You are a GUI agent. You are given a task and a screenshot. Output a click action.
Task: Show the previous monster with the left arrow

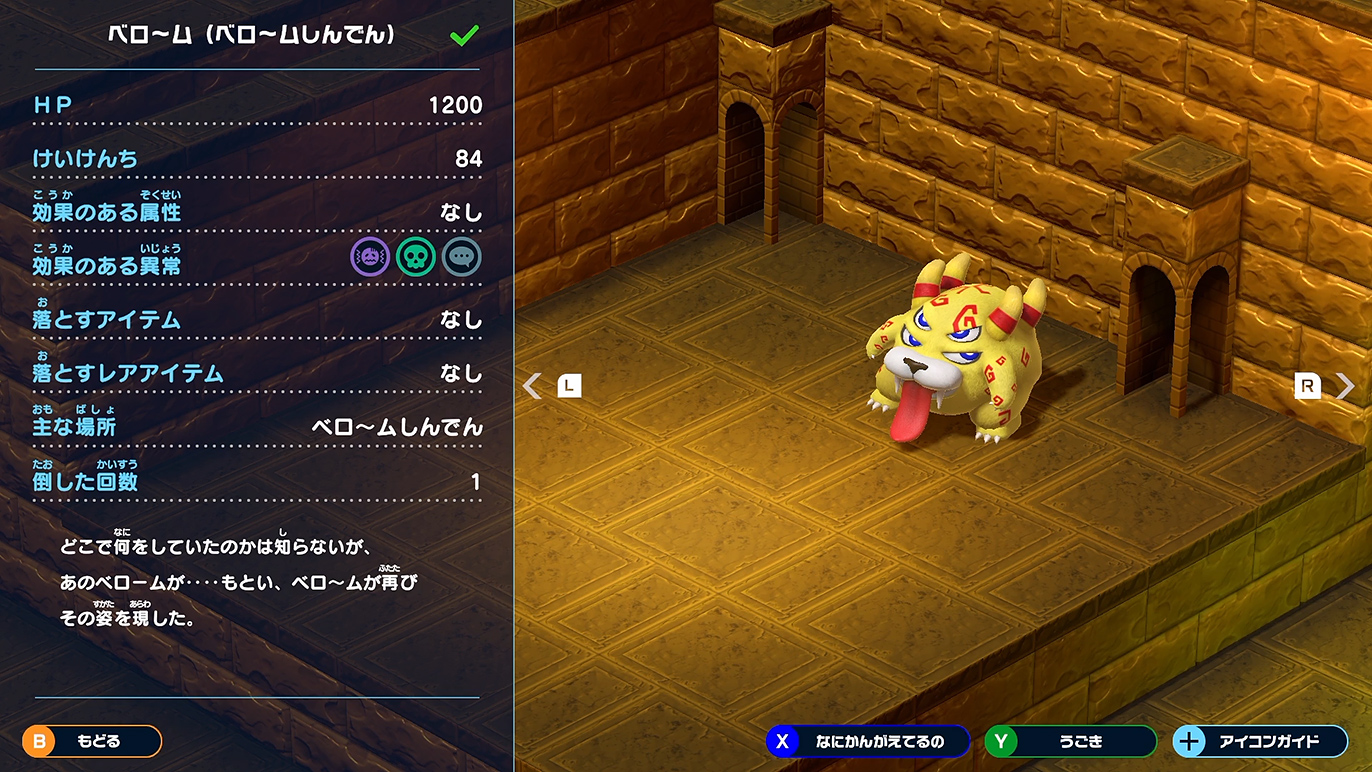(x=534, y=386)
